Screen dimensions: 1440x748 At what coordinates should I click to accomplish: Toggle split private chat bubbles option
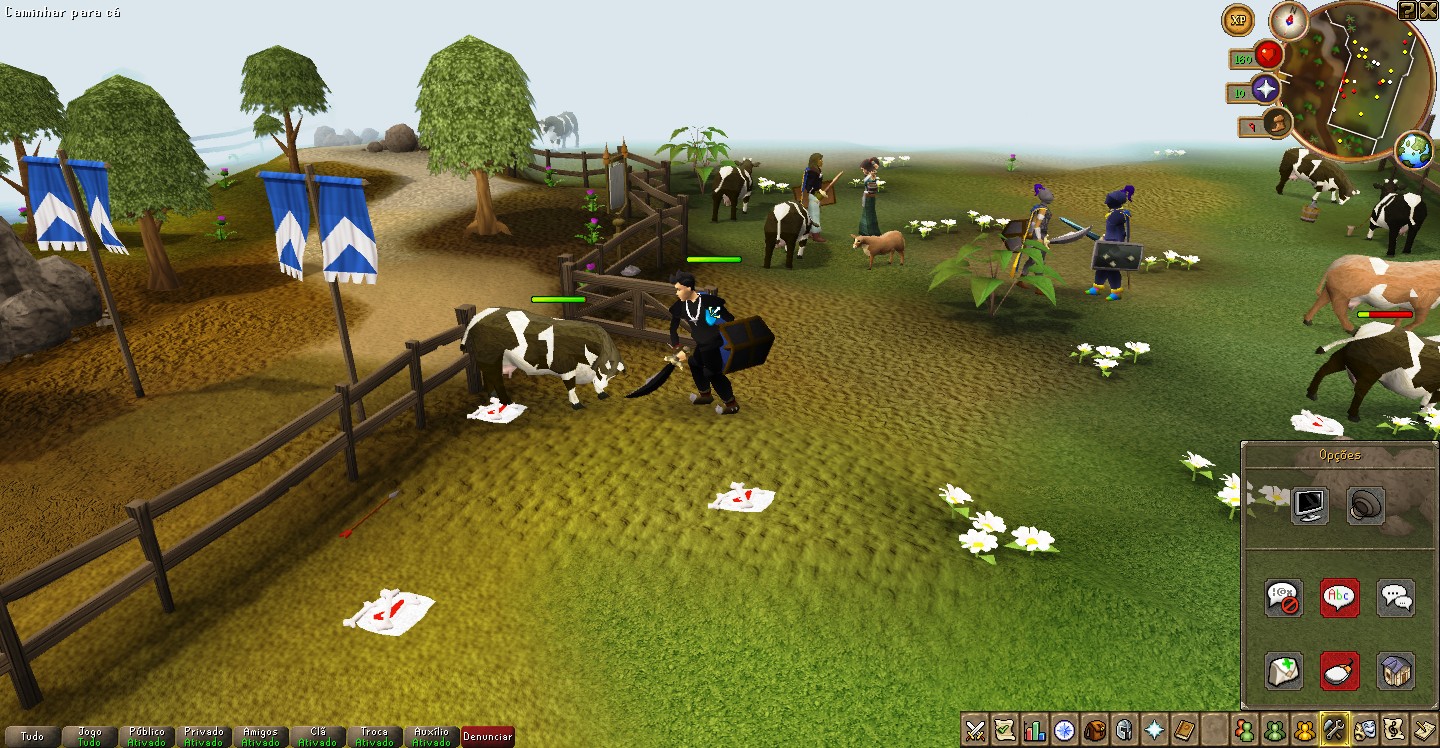[1395, 596]
